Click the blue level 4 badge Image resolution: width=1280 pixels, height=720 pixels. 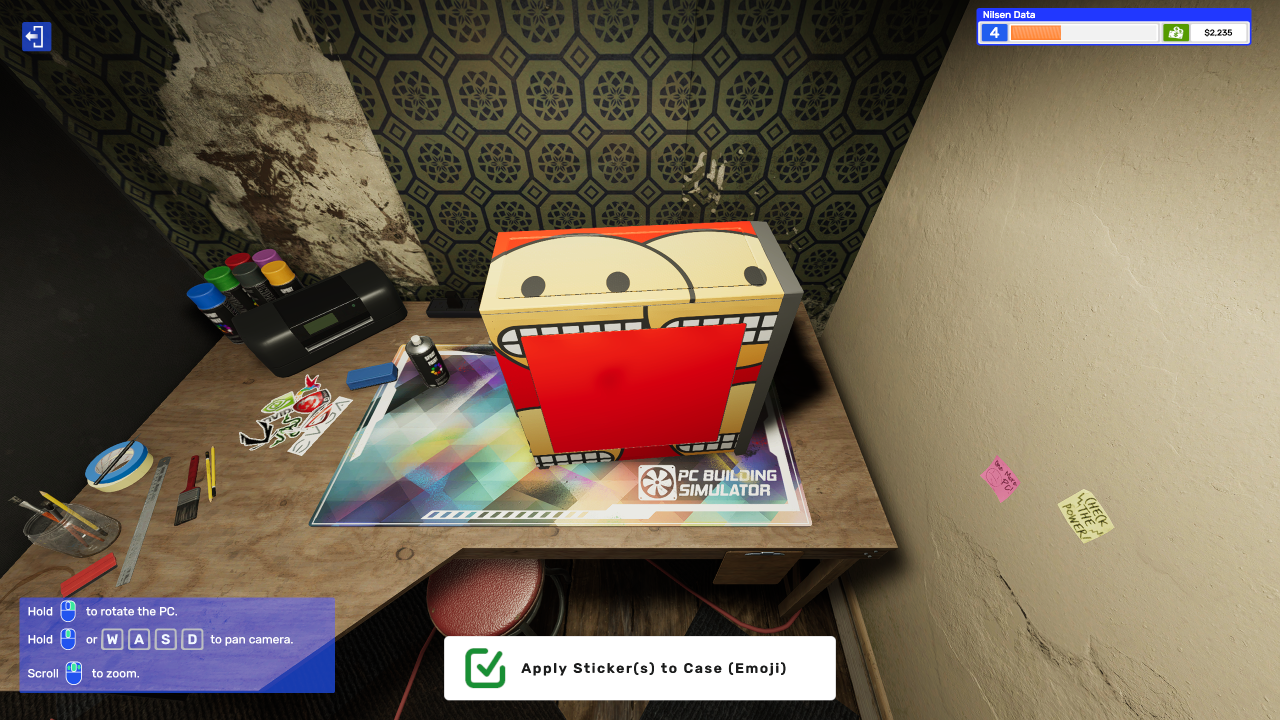[993, 32]
